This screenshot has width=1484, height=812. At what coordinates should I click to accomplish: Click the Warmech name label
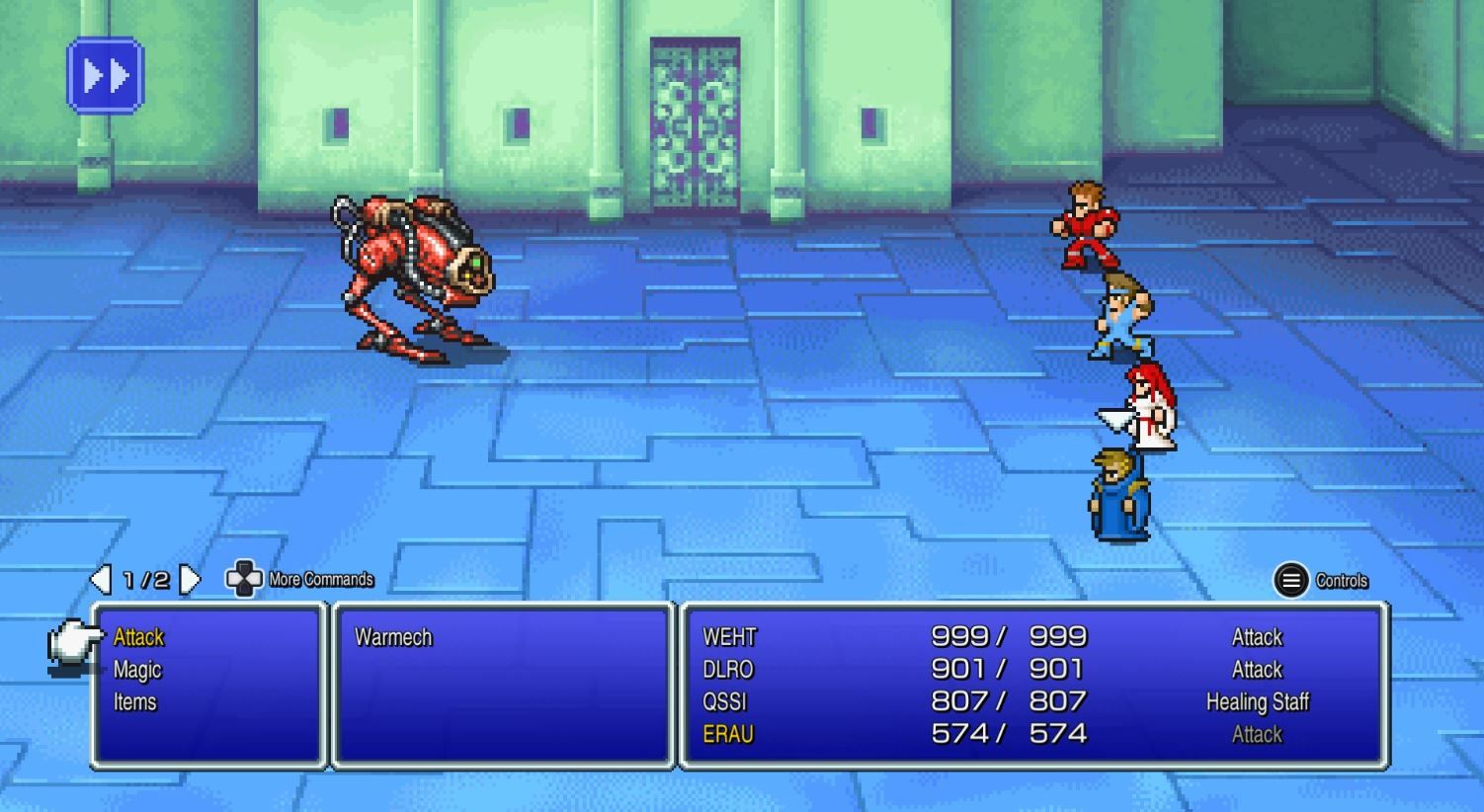pyautogui.click(x=393, y=637)
